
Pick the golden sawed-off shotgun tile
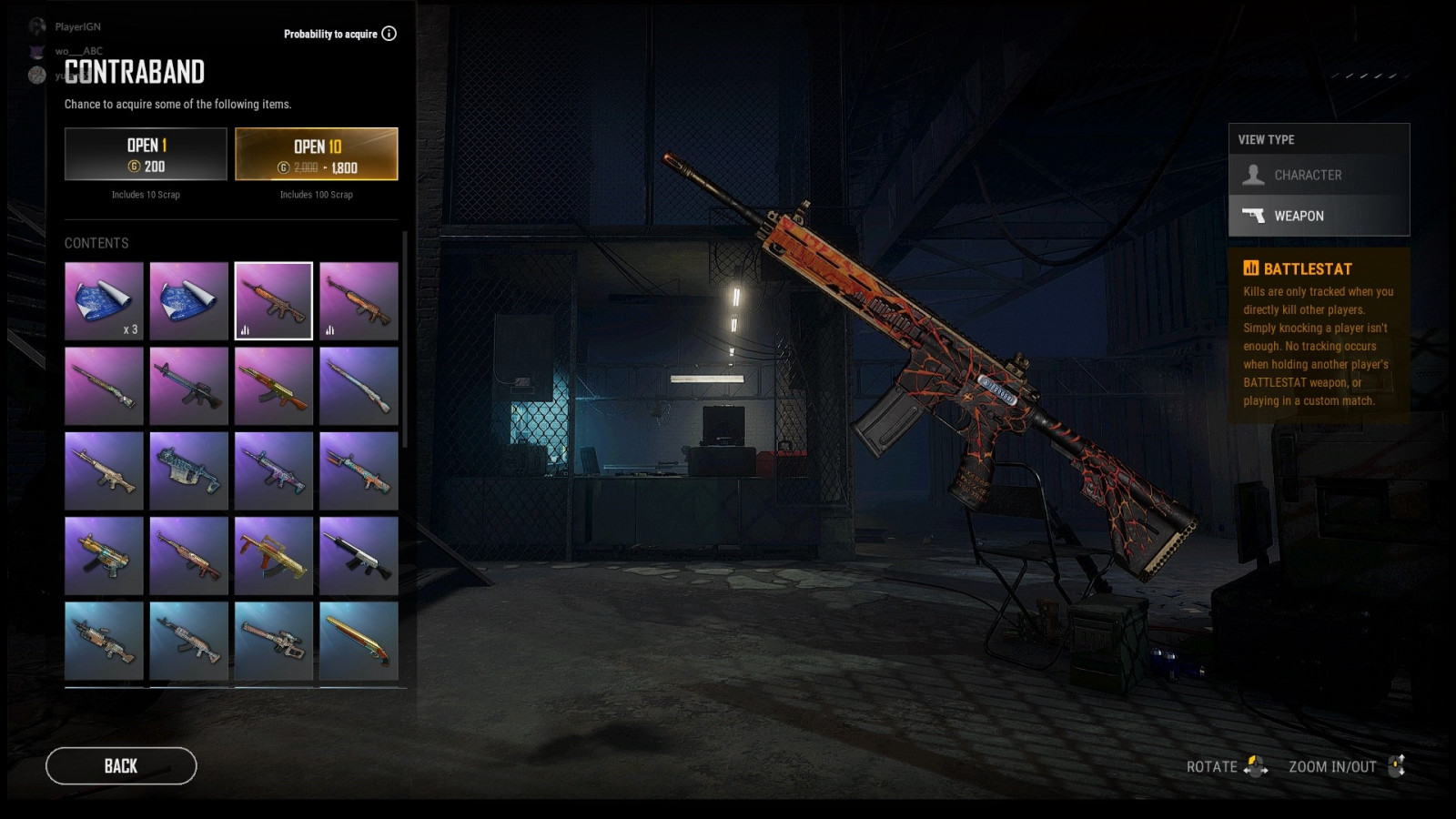point(359,641)
